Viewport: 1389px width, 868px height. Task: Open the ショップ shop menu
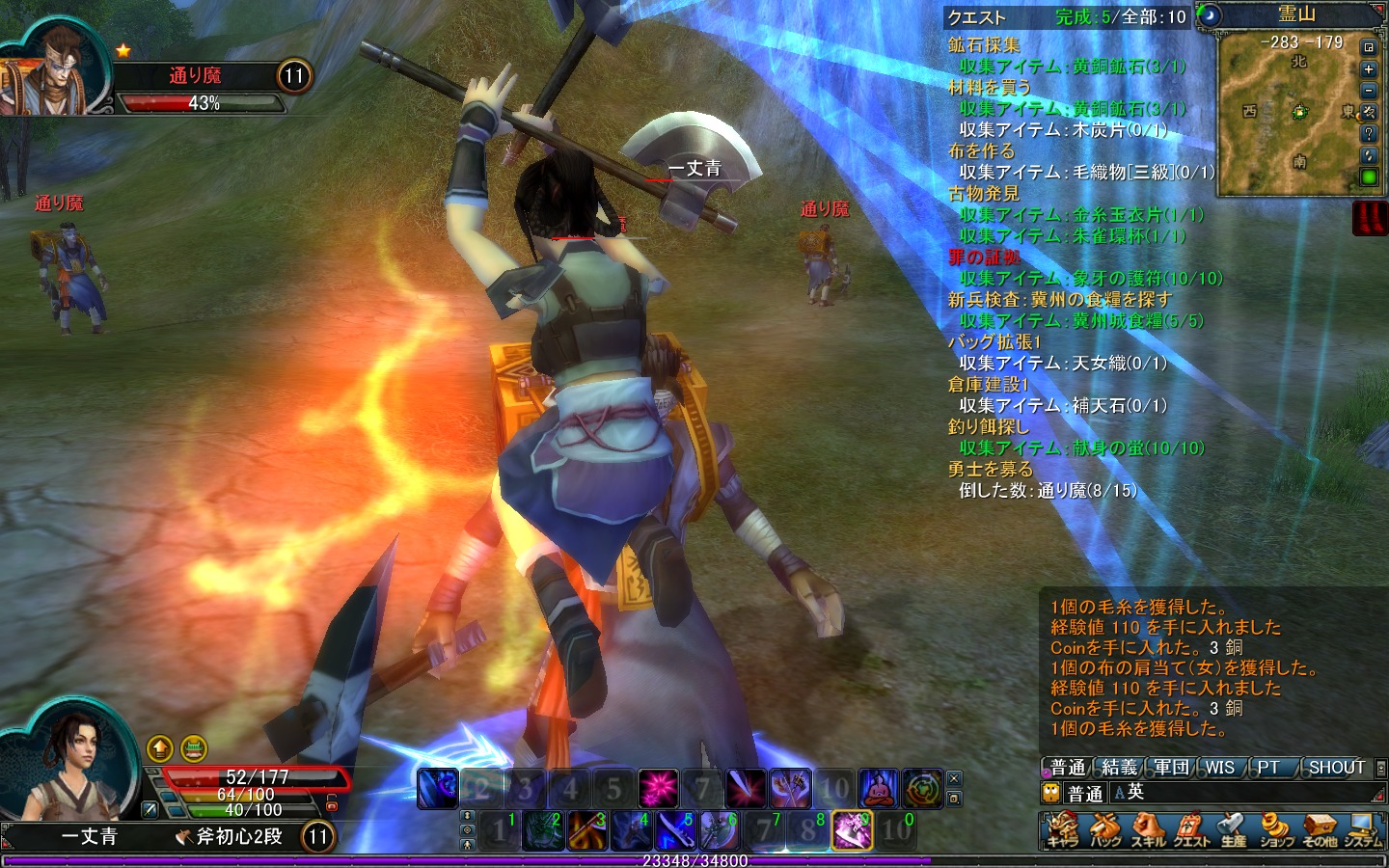click(x=1275, y=829)
